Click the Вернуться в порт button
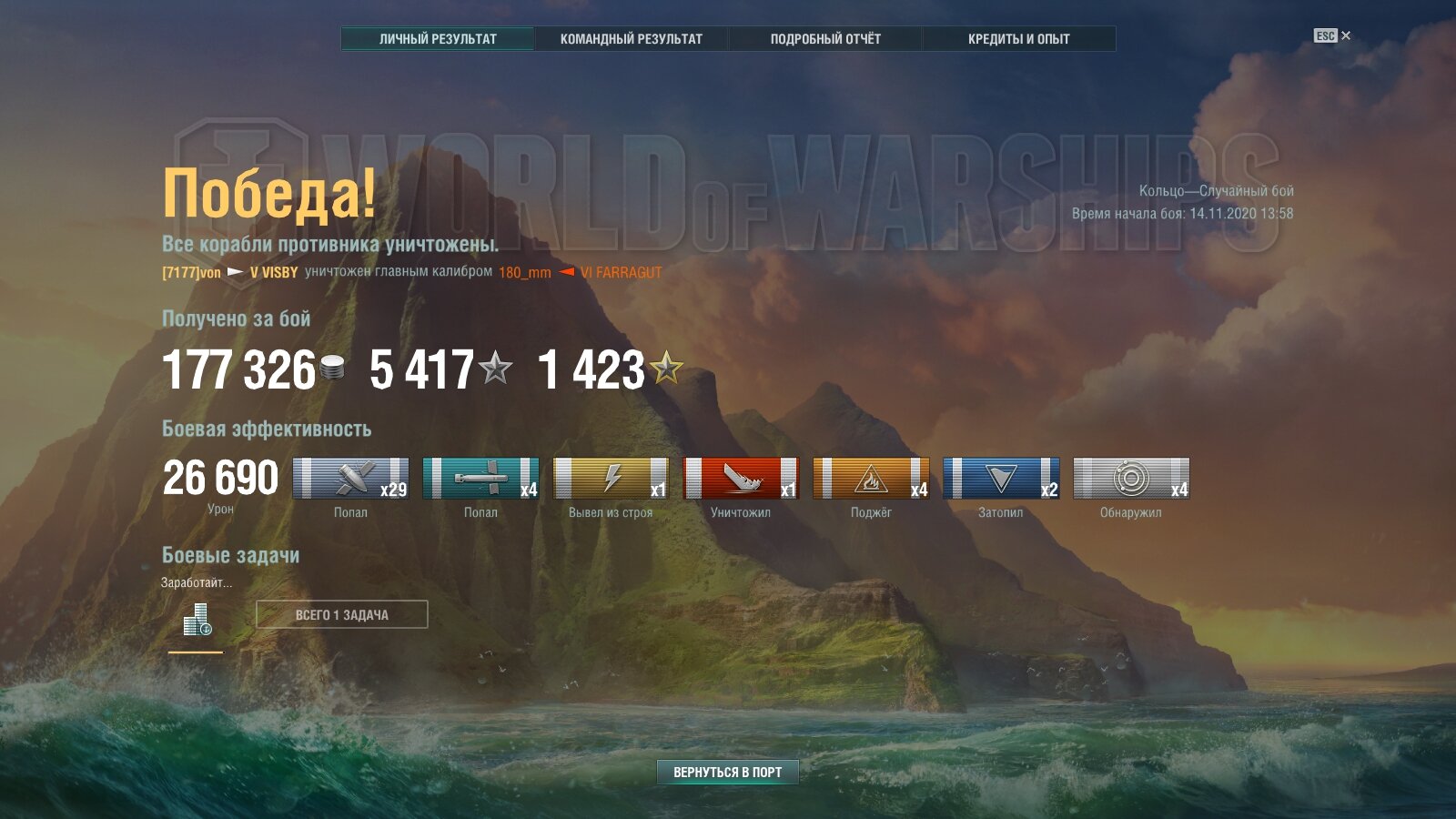 tap(727, 772)
